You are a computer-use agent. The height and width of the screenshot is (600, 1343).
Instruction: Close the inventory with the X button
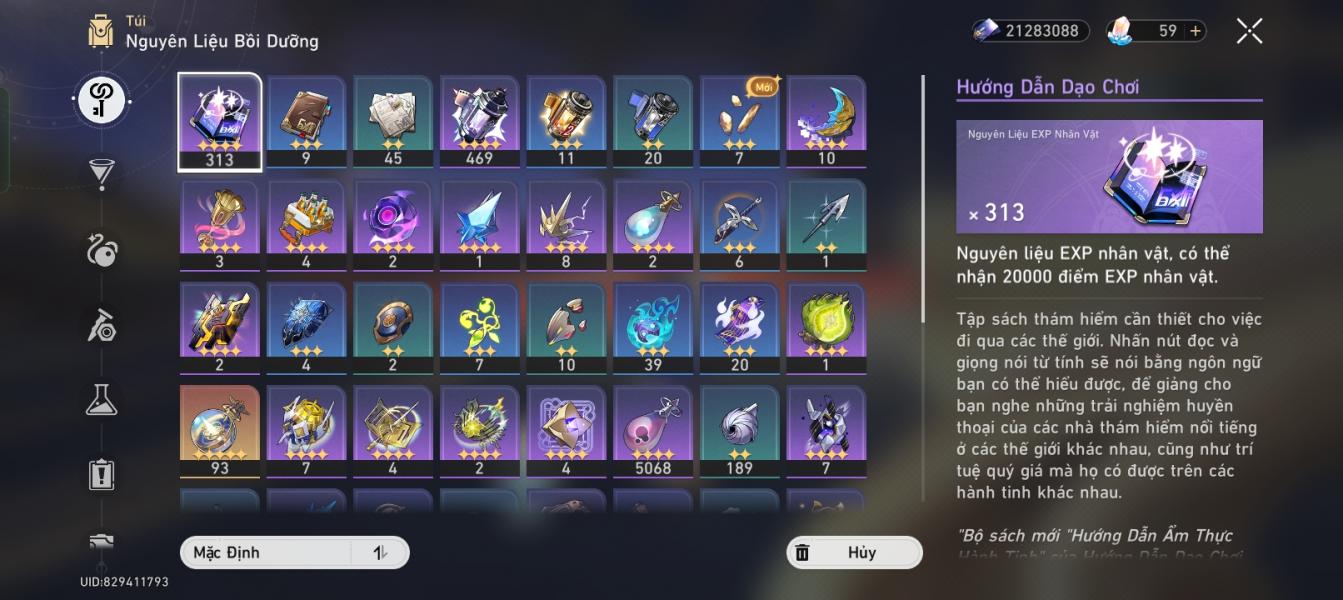coord(1249,31)
